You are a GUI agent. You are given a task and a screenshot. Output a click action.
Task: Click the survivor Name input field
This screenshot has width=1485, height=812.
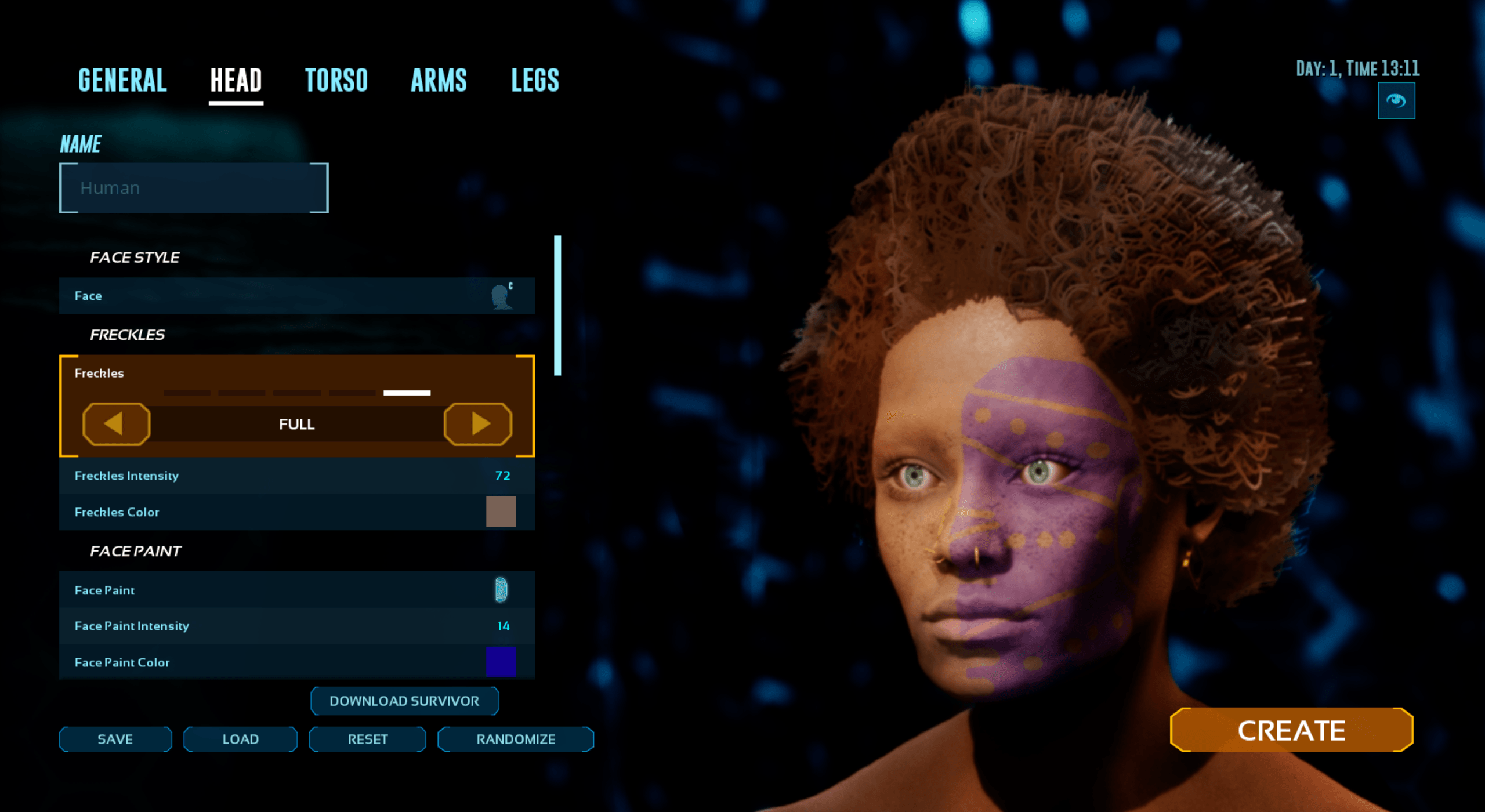[x=194, y=188]
